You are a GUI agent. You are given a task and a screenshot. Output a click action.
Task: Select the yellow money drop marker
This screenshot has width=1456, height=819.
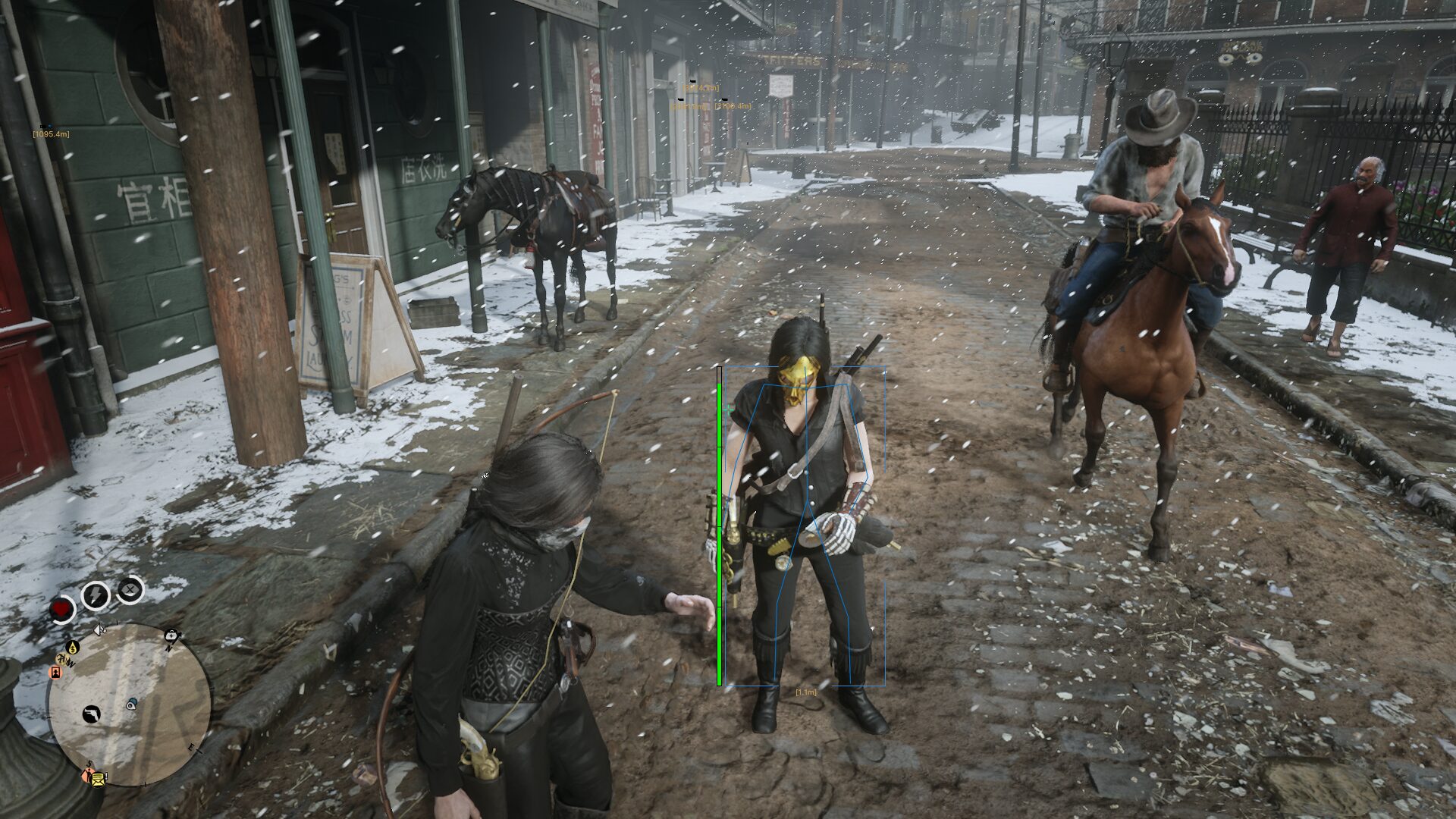point(73,647)
